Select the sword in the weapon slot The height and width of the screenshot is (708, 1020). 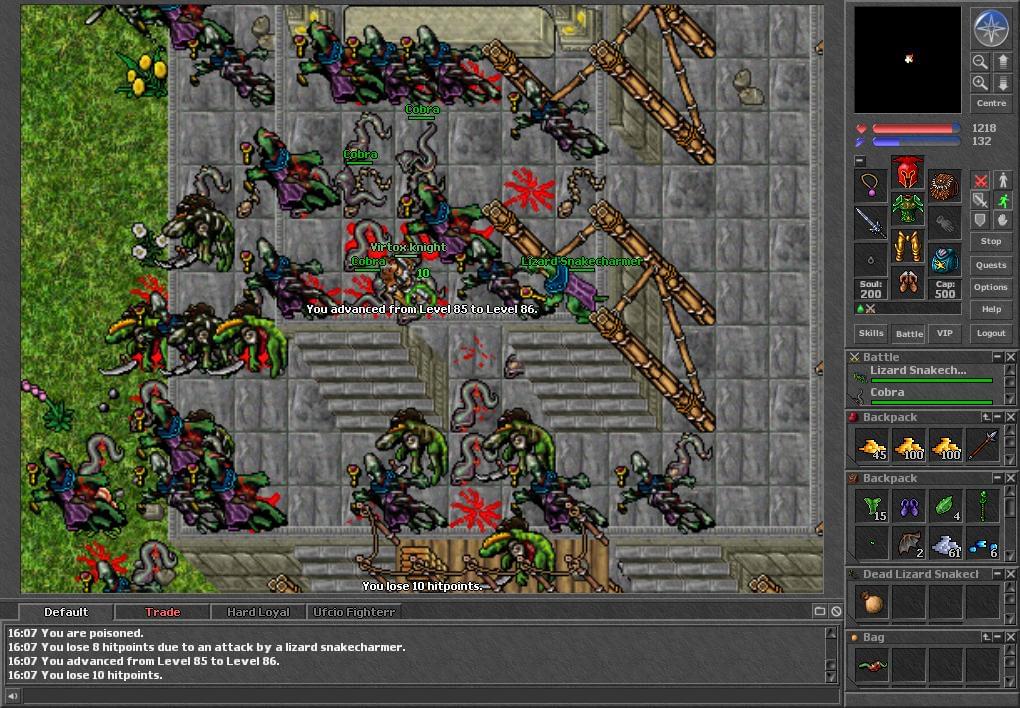pos(871,222)
